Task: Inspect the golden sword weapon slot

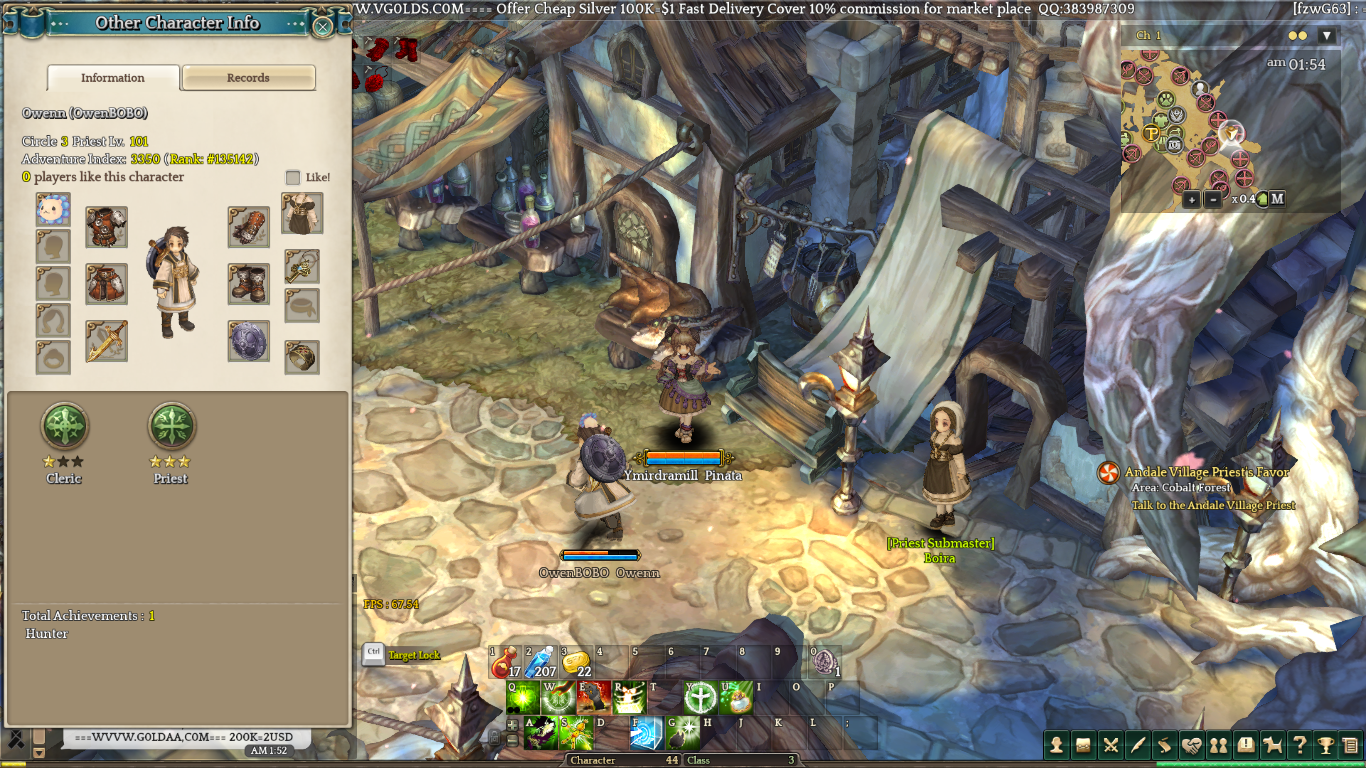Action: tap(106, 341)
